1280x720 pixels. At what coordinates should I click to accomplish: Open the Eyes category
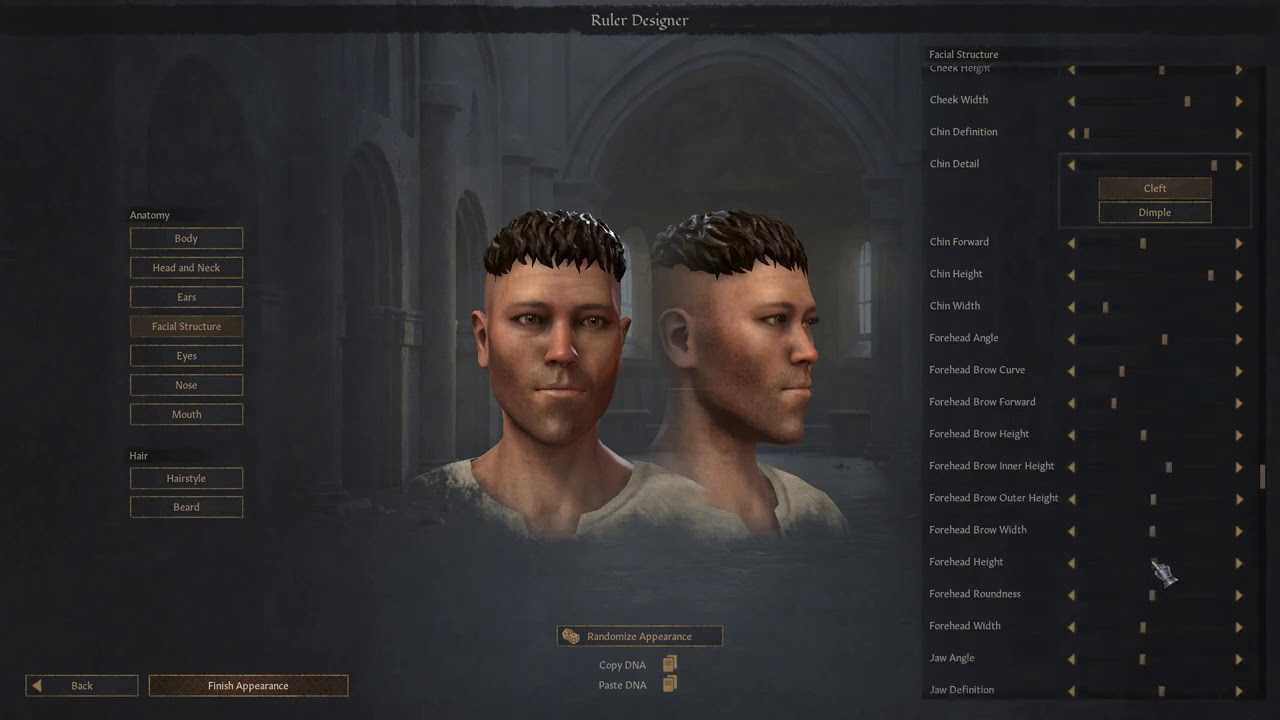point(186,356)
